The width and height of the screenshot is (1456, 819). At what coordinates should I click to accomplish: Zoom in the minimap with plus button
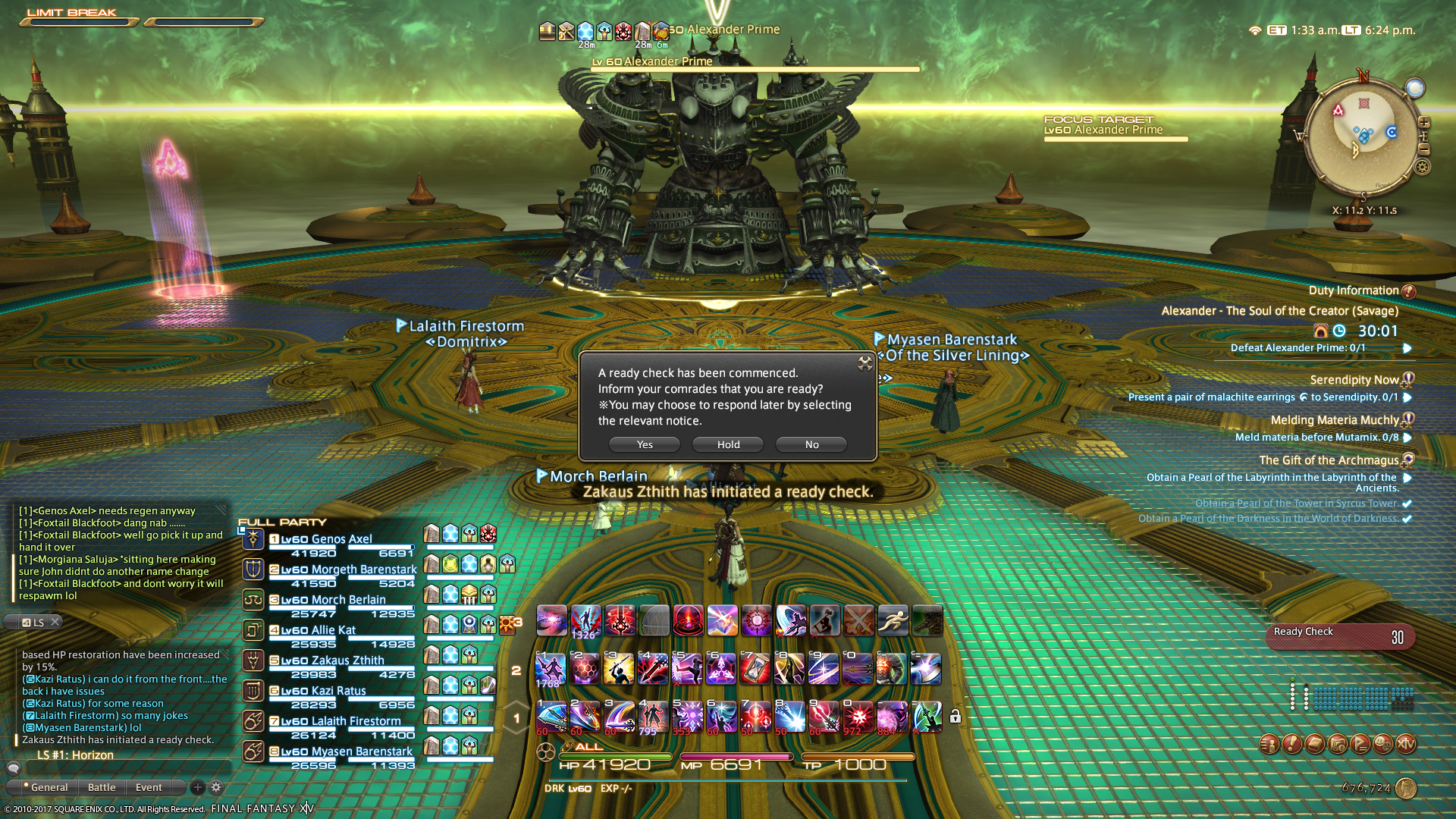(x=1424, y=123)
